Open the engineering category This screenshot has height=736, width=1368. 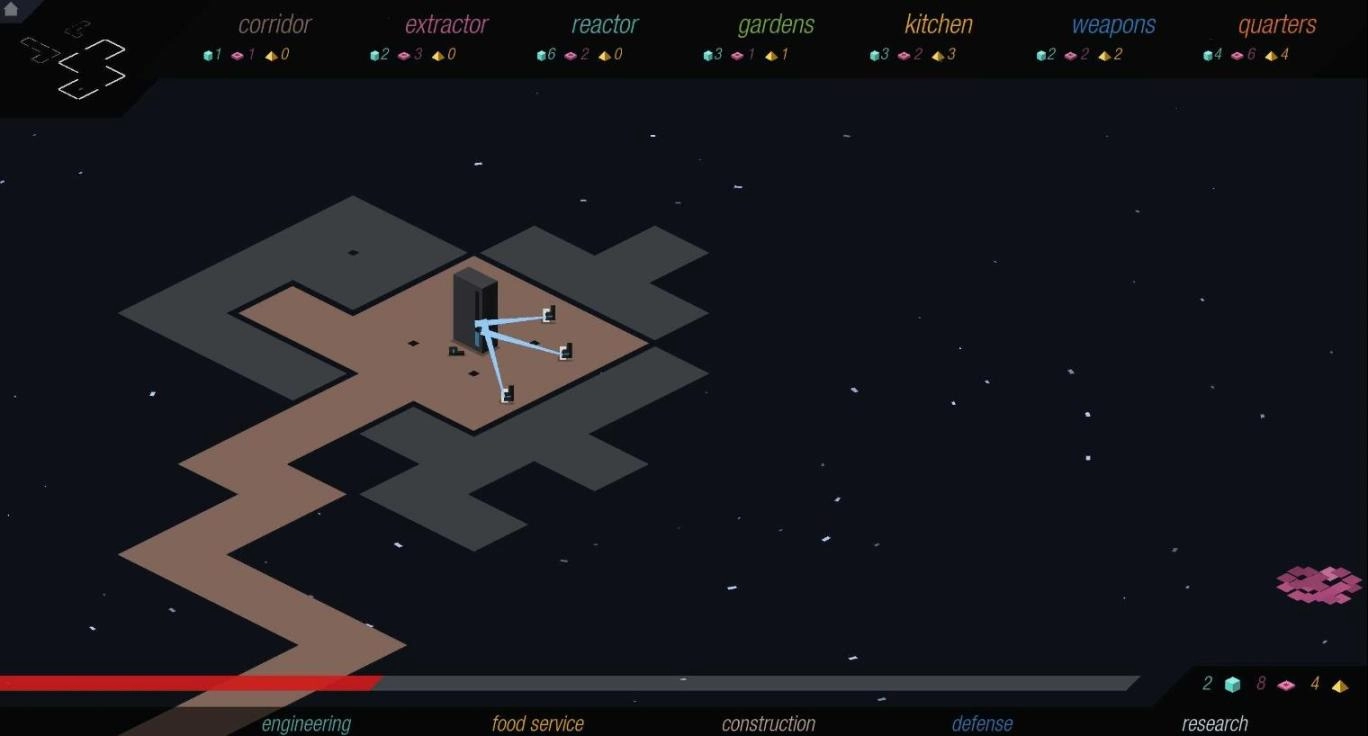point(306,723)
